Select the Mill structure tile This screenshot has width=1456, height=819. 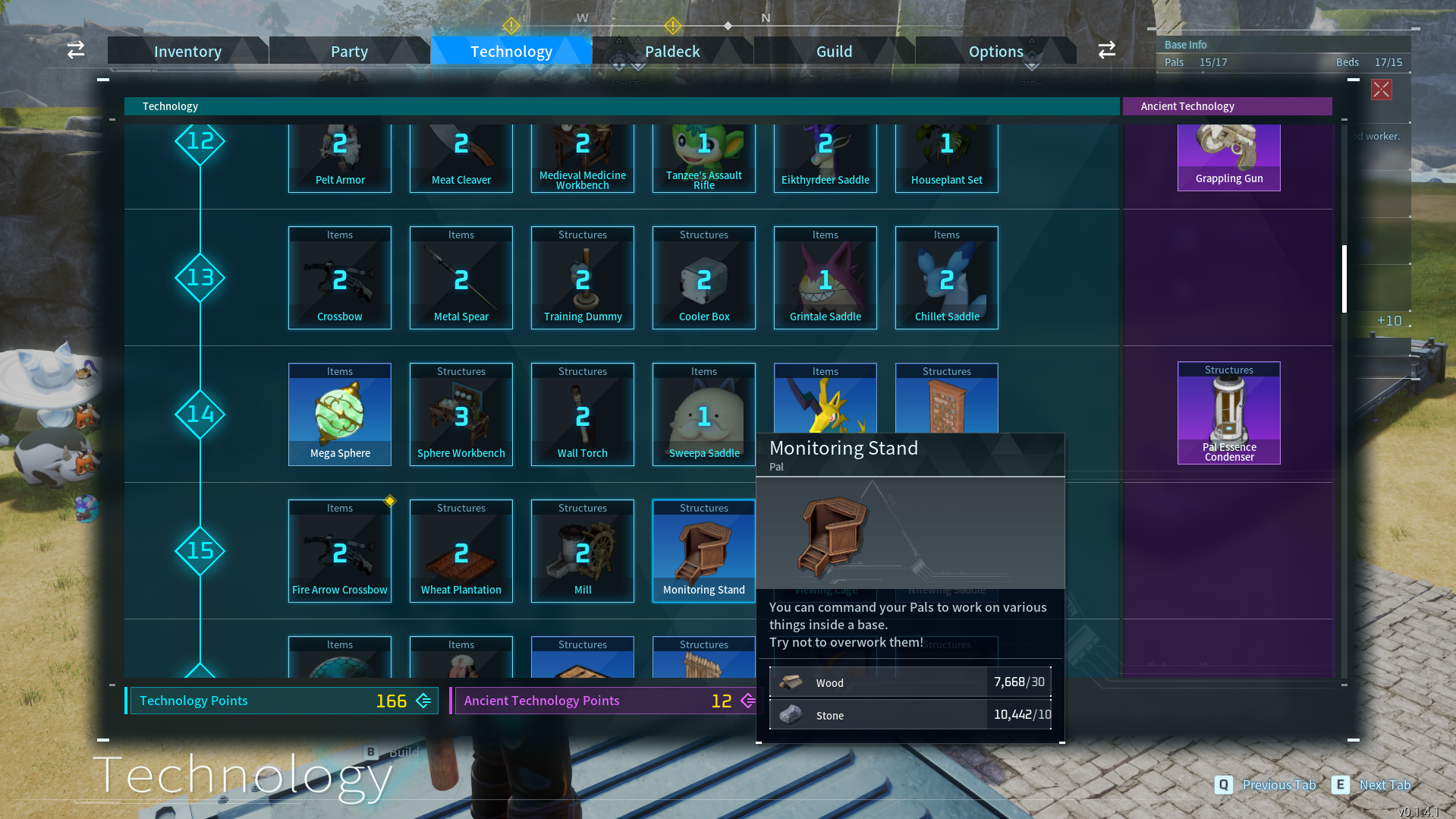(583, 552)
